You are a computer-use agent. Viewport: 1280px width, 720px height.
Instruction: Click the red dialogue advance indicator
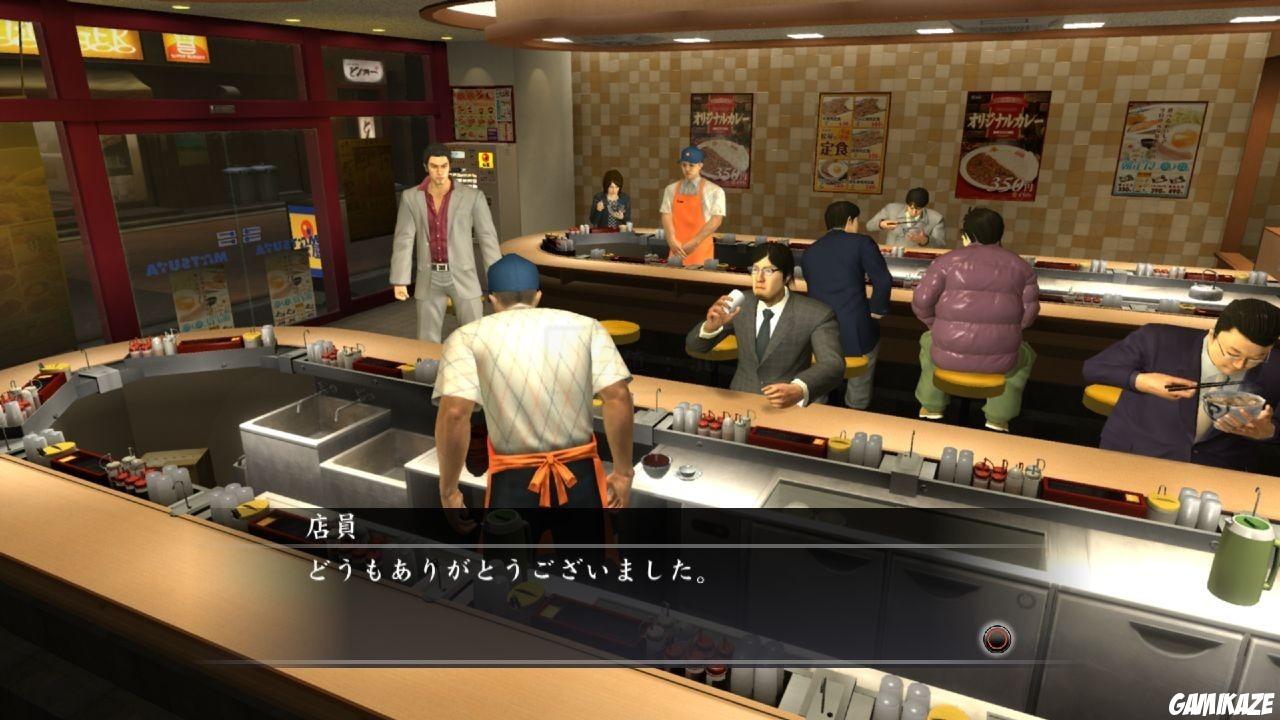(x=996, y=637)
